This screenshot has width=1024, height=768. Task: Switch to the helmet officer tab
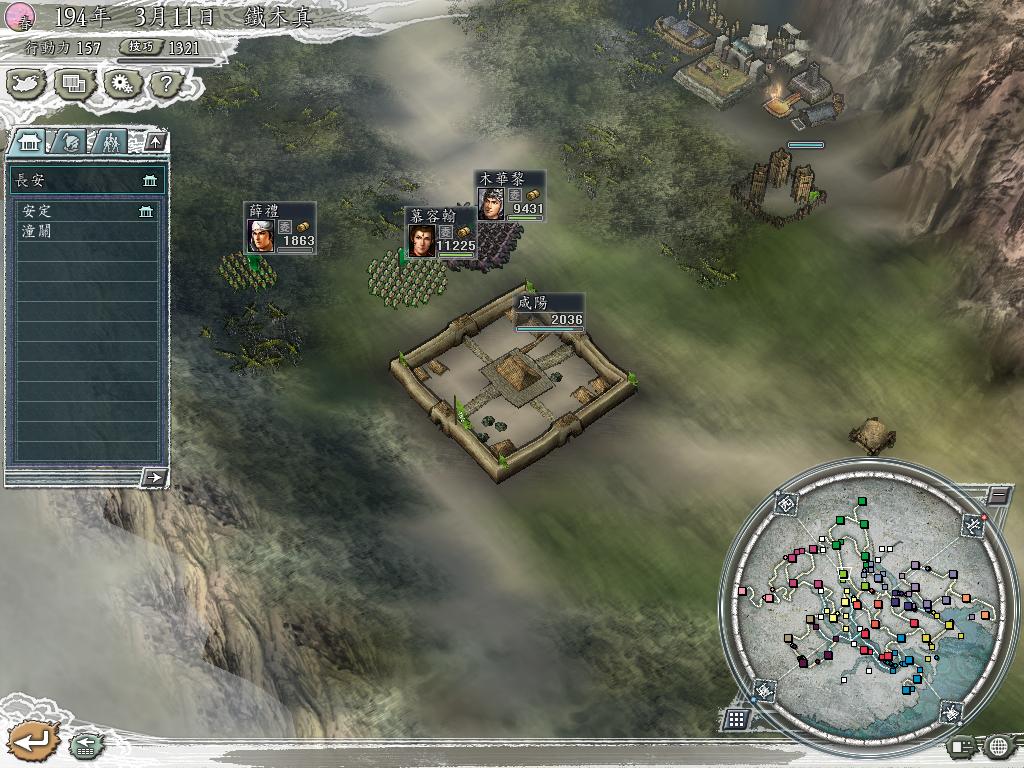coord(70,142)
